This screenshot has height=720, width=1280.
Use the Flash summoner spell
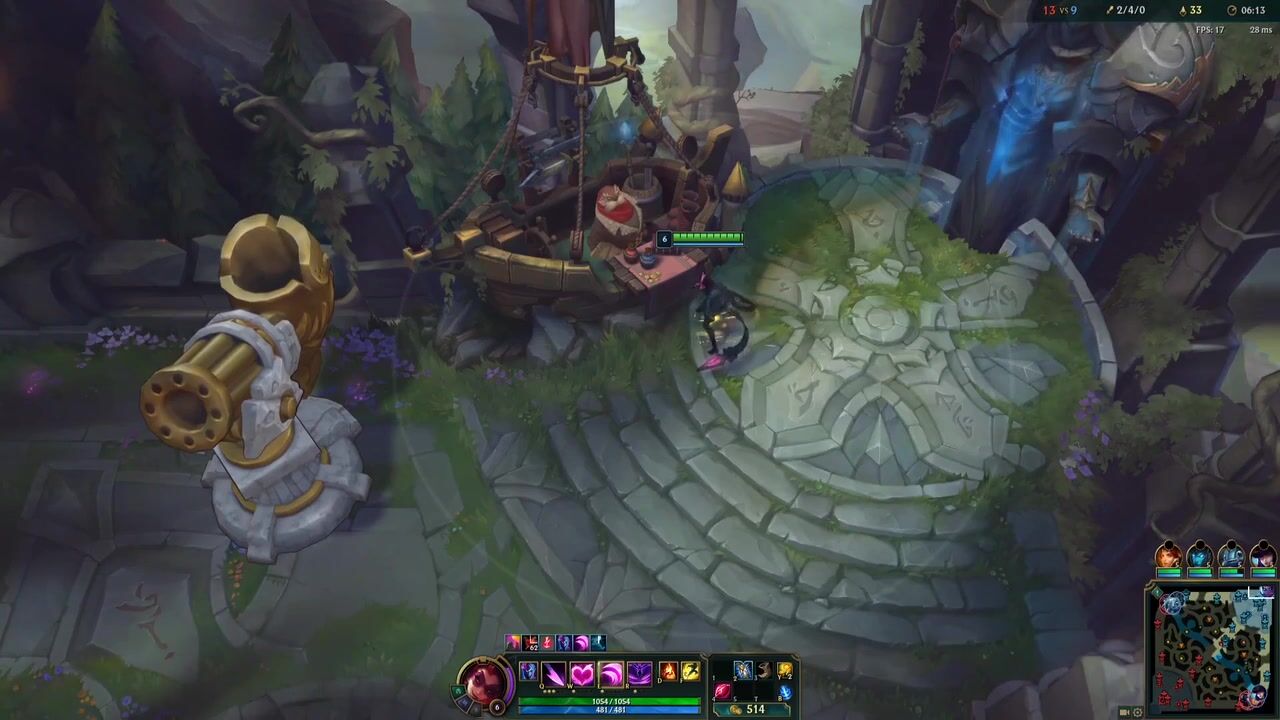click(x=690, y=672)
